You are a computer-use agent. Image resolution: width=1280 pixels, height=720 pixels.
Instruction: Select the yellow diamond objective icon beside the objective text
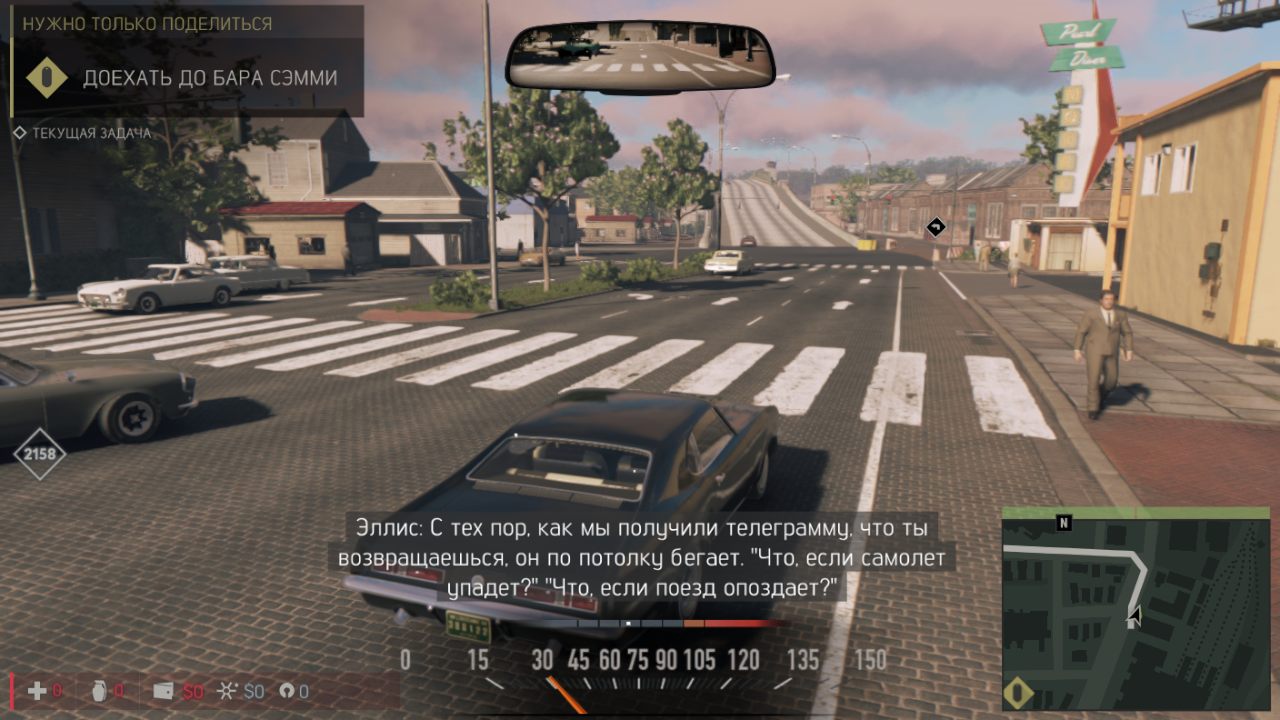point(46,78)
